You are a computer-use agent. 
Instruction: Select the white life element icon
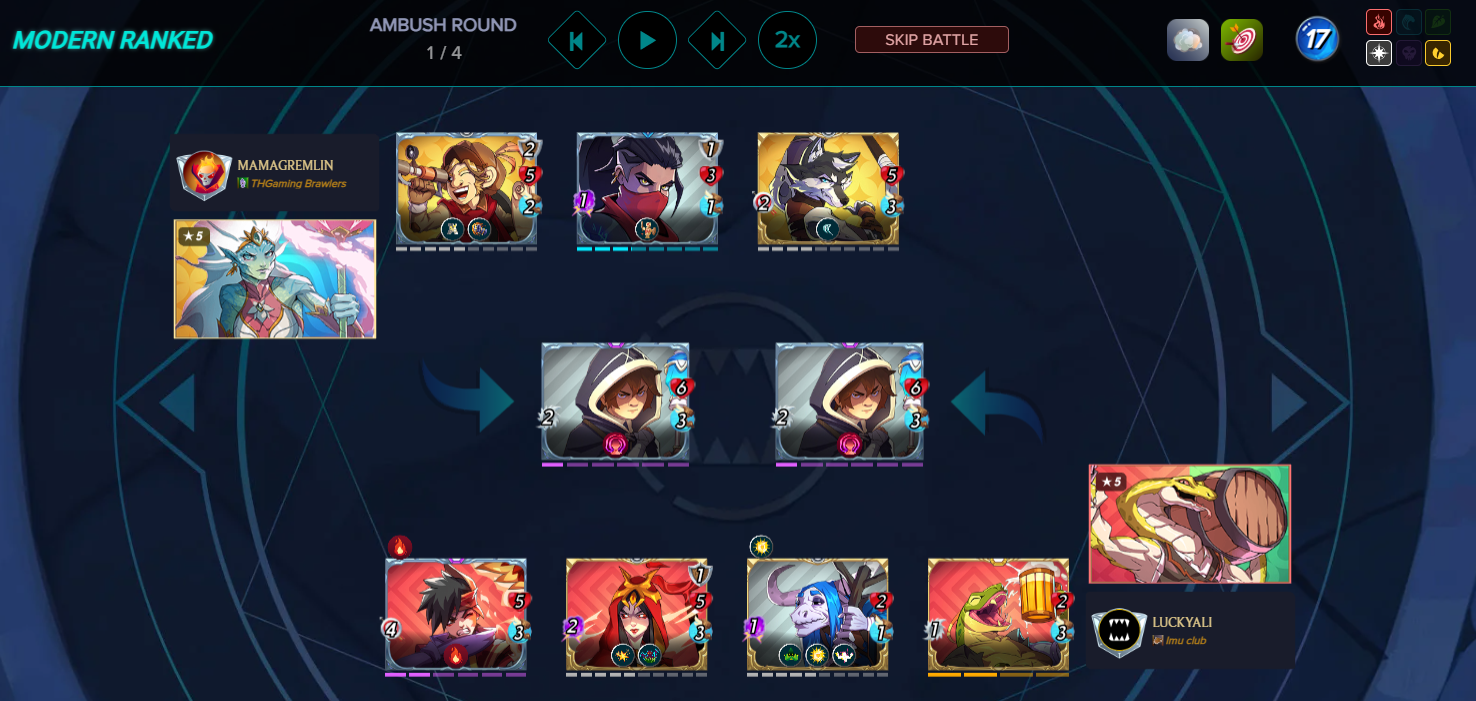click(1379, 53)
